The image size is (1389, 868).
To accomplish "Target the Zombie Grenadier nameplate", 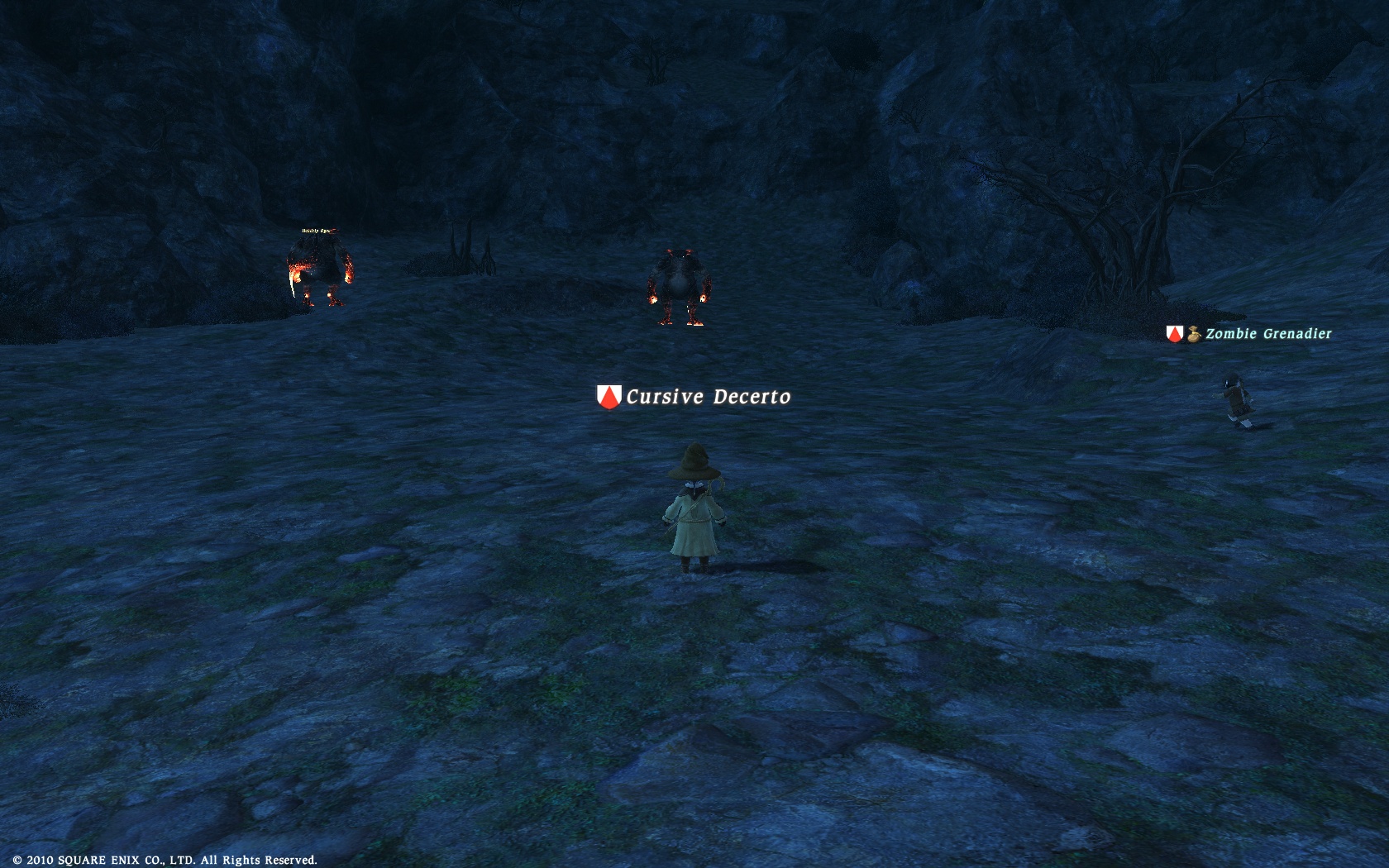I will click(1267, 334).
